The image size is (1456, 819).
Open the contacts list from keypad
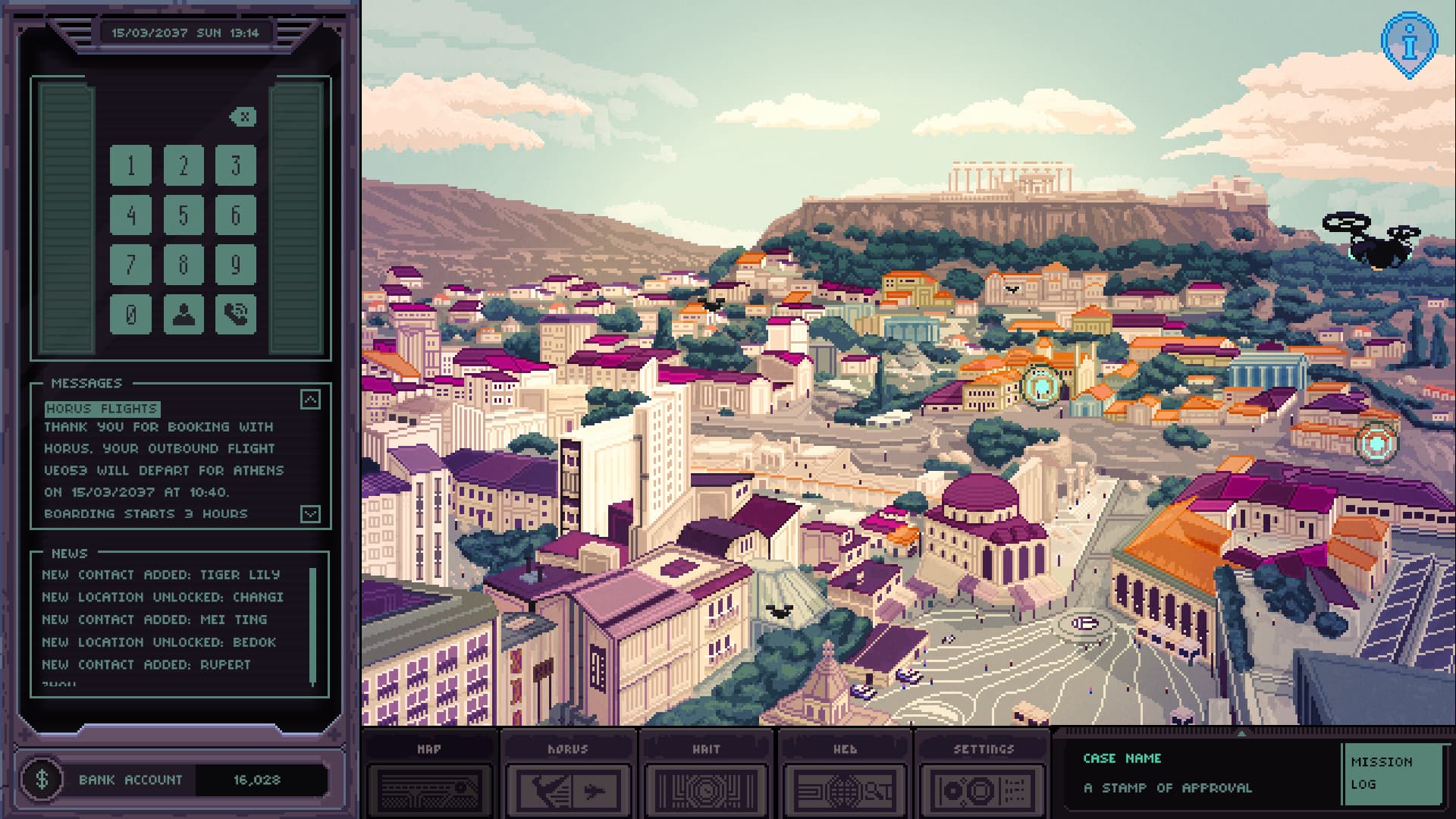pos(183,314)
